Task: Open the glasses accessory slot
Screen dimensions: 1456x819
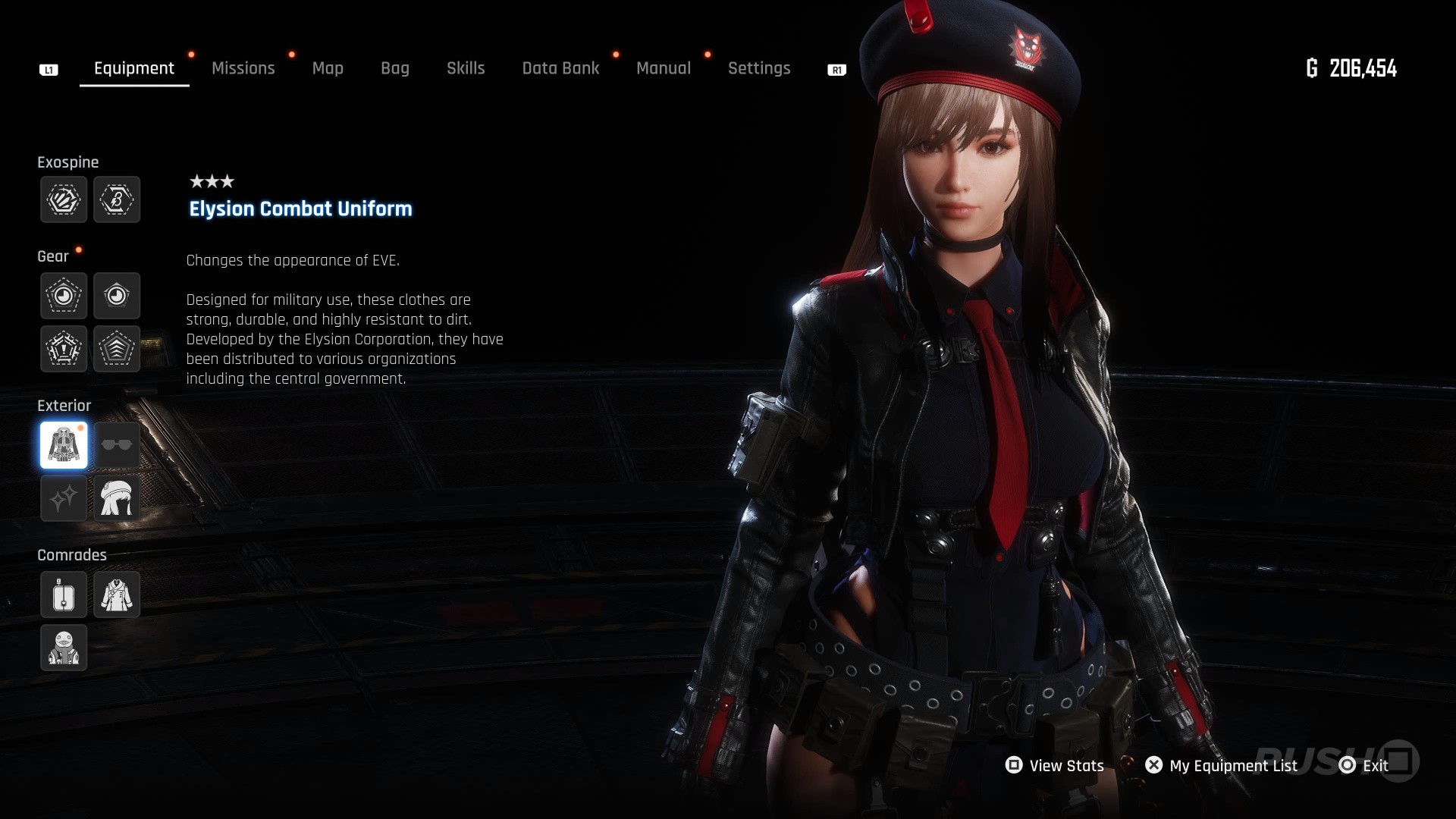Action: [x=117, y=445]
